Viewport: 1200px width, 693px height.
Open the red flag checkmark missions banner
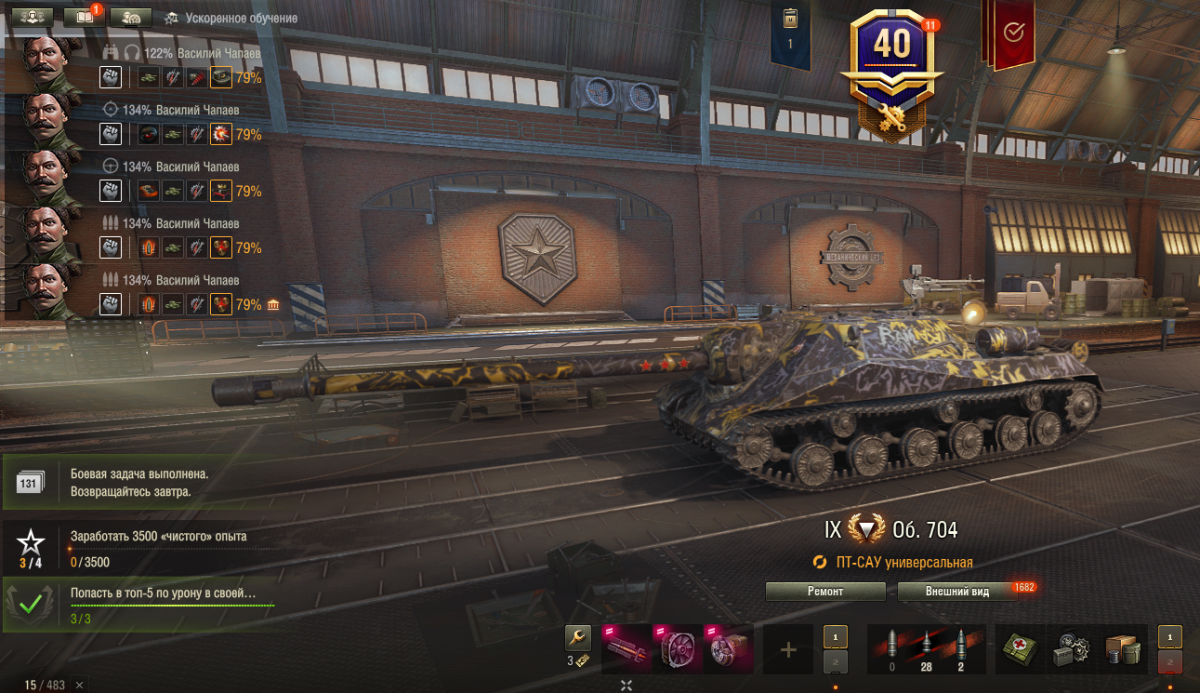pyautogui.click(x=1011, y=33)
